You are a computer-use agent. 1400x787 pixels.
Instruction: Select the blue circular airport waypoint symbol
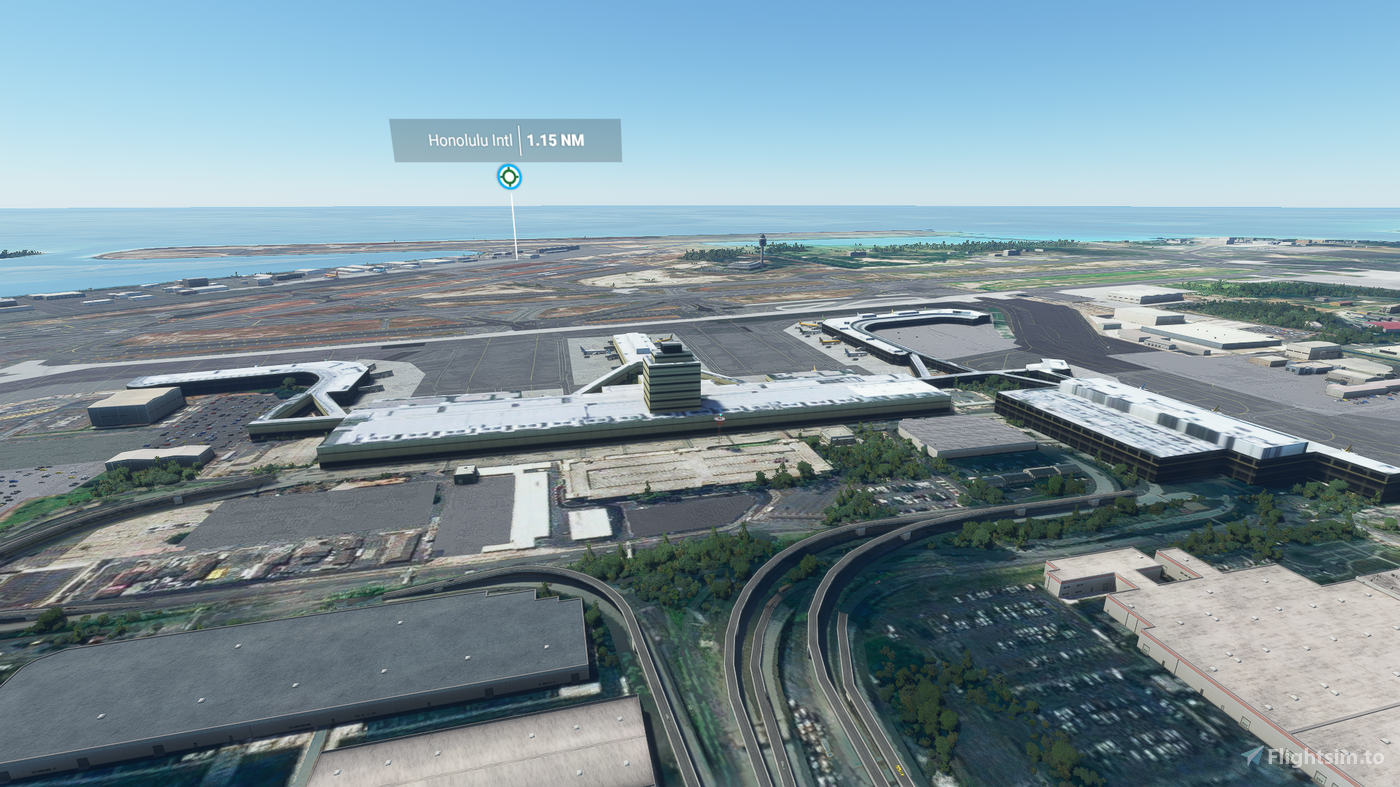point(509,177)
